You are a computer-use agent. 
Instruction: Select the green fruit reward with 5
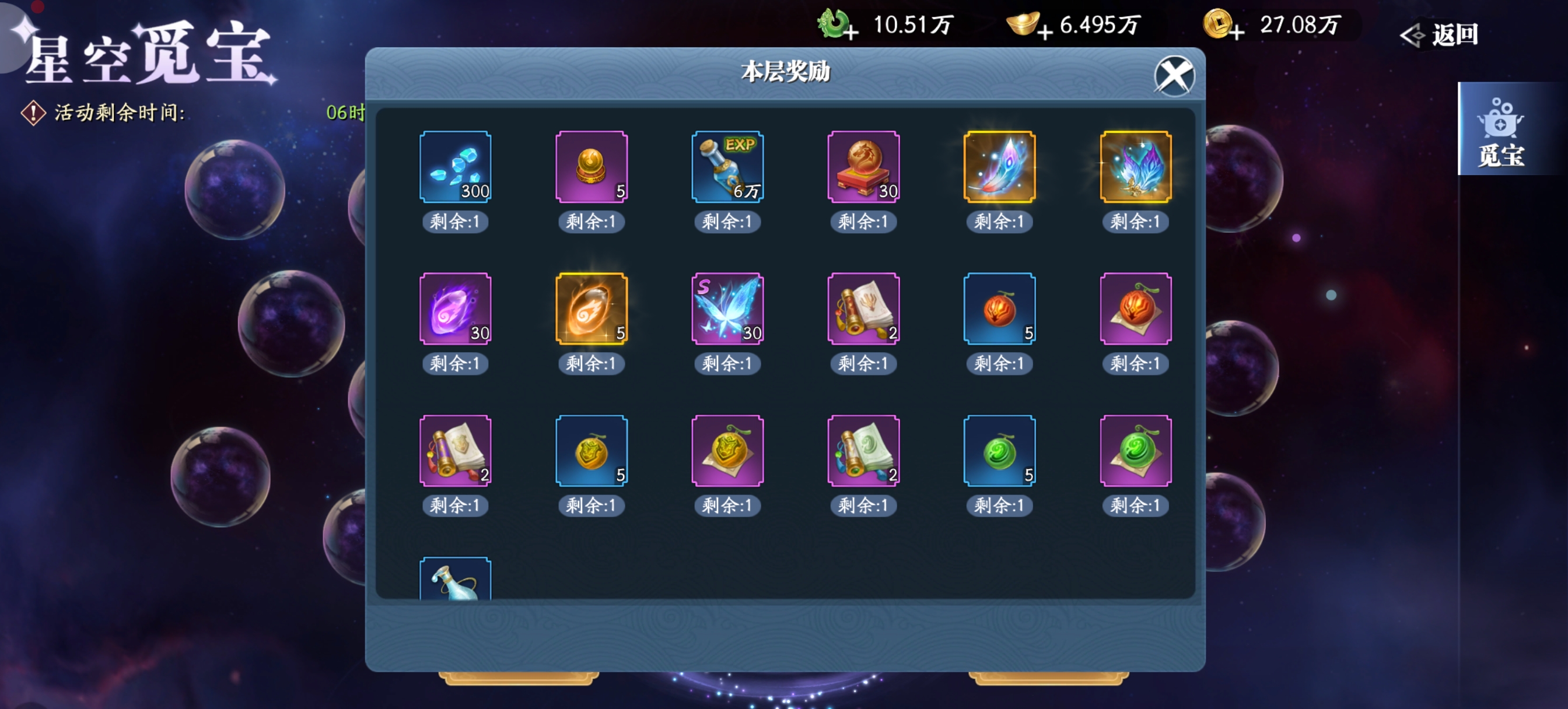coord(999,451)
